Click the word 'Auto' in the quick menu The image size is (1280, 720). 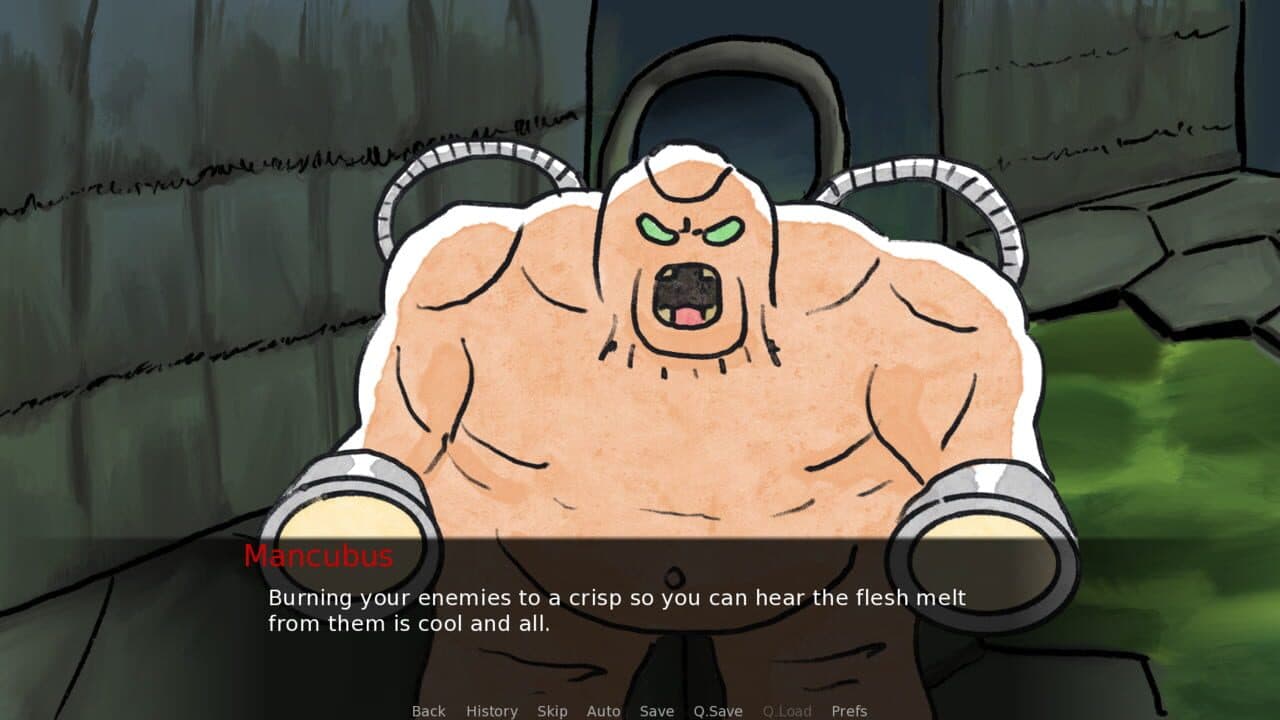pyautogui.click(x=604, y=711)
